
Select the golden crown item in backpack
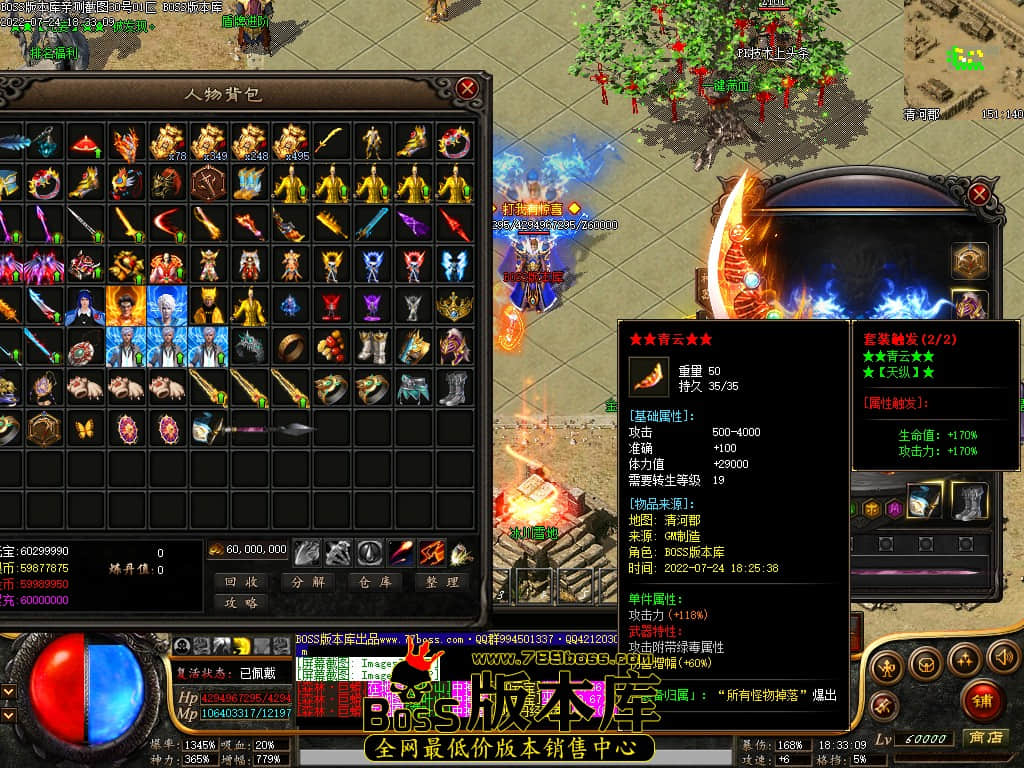[x=454, y=305]
